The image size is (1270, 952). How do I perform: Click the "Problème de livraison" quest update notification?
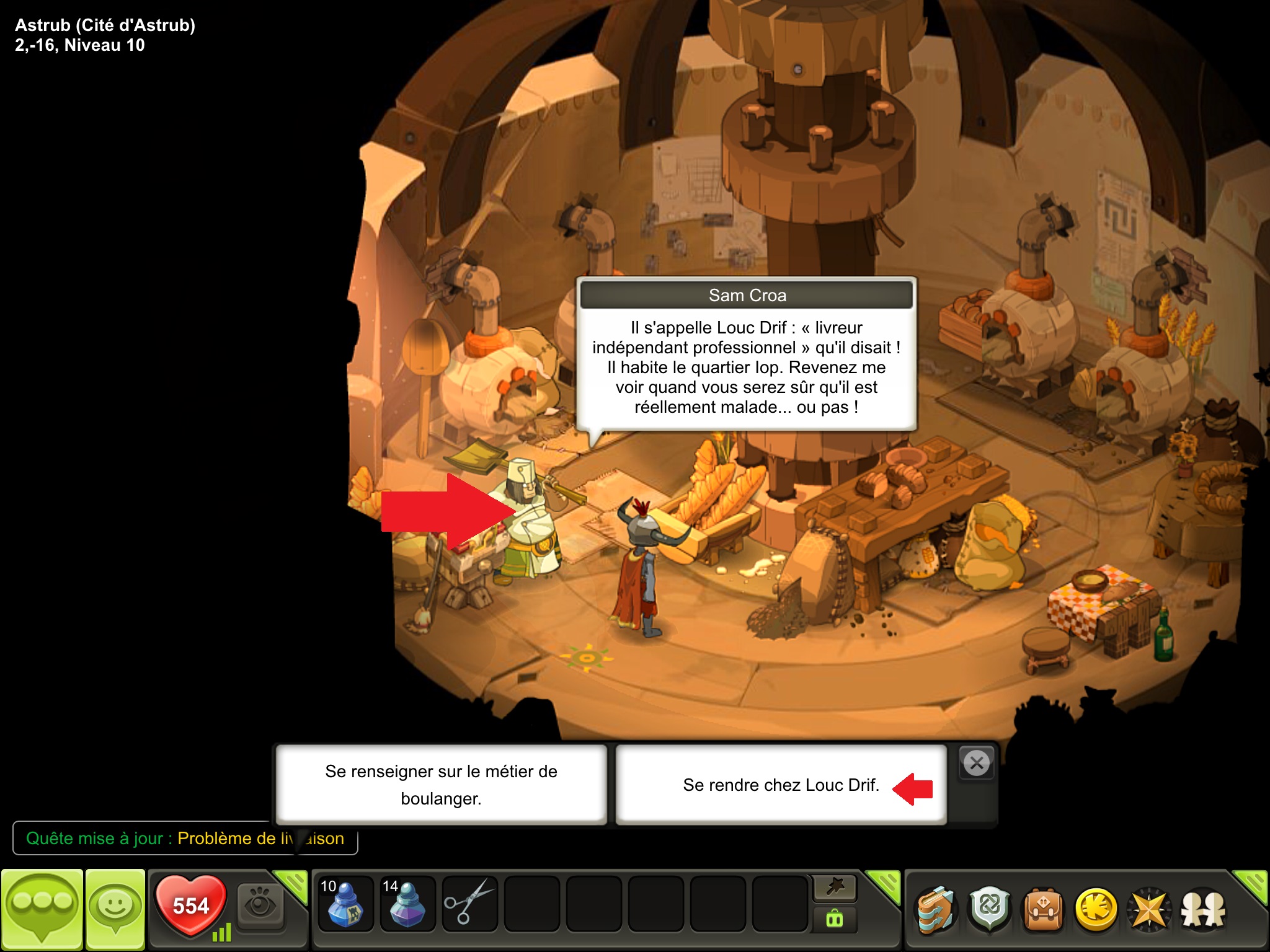185,839
